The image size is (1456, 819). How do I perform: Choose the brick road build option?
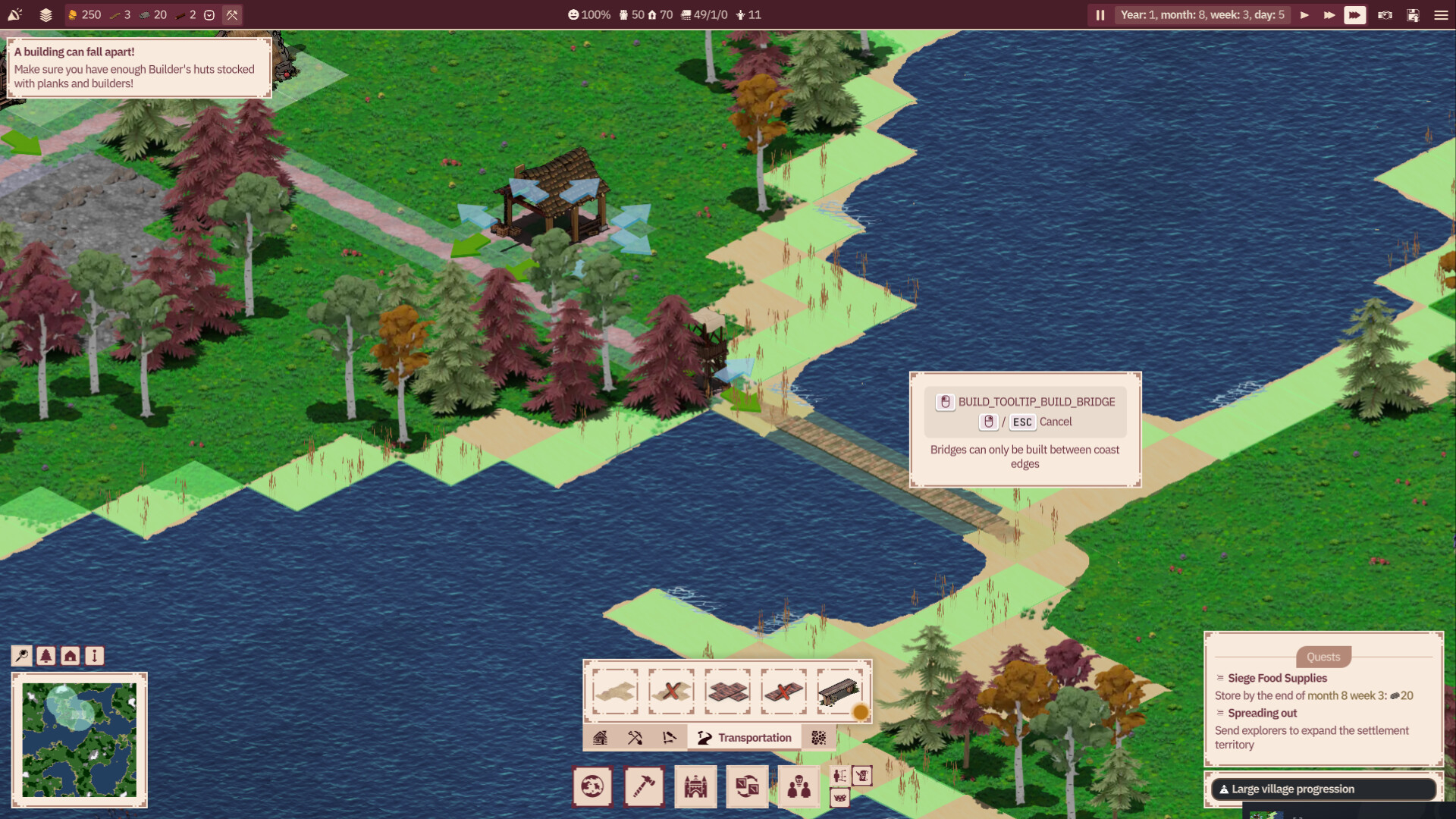click(x=727, y=692)
